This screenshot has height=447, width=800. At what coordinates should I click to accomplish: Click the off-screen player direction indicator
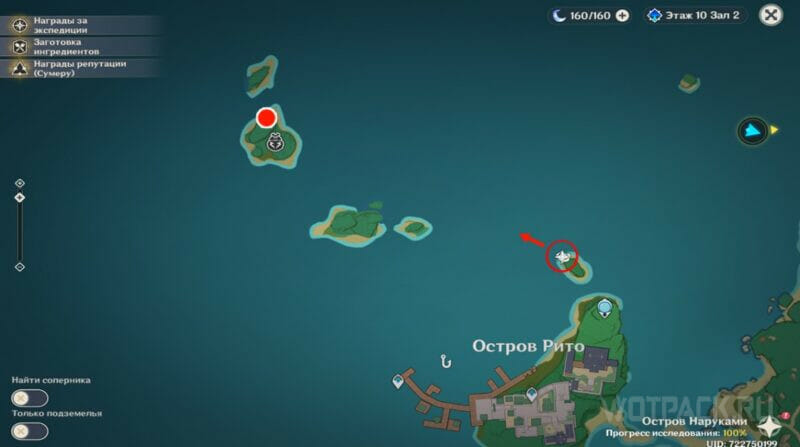click(755, 130)
